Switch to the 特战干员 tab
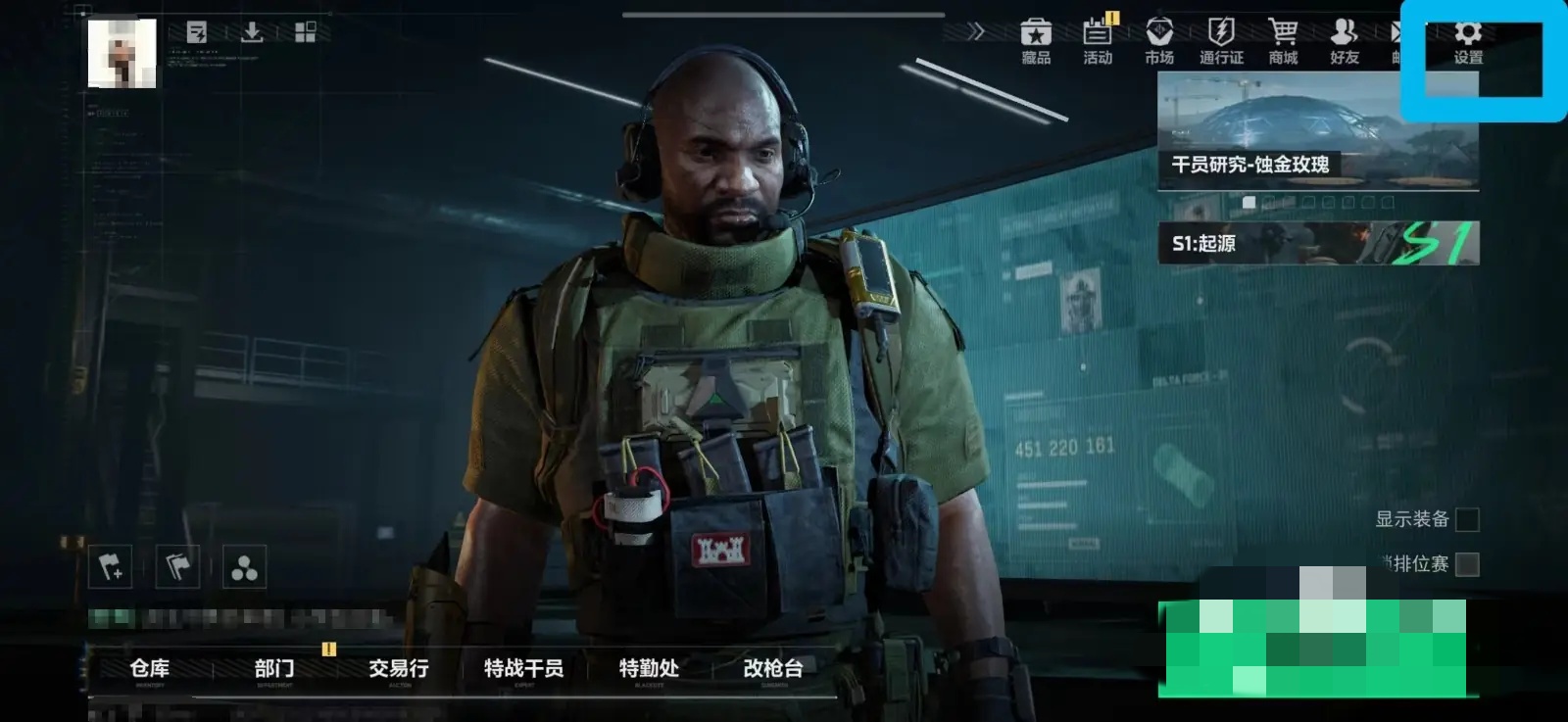Viewport: 1568px width, 722px height. click(521, 669)
